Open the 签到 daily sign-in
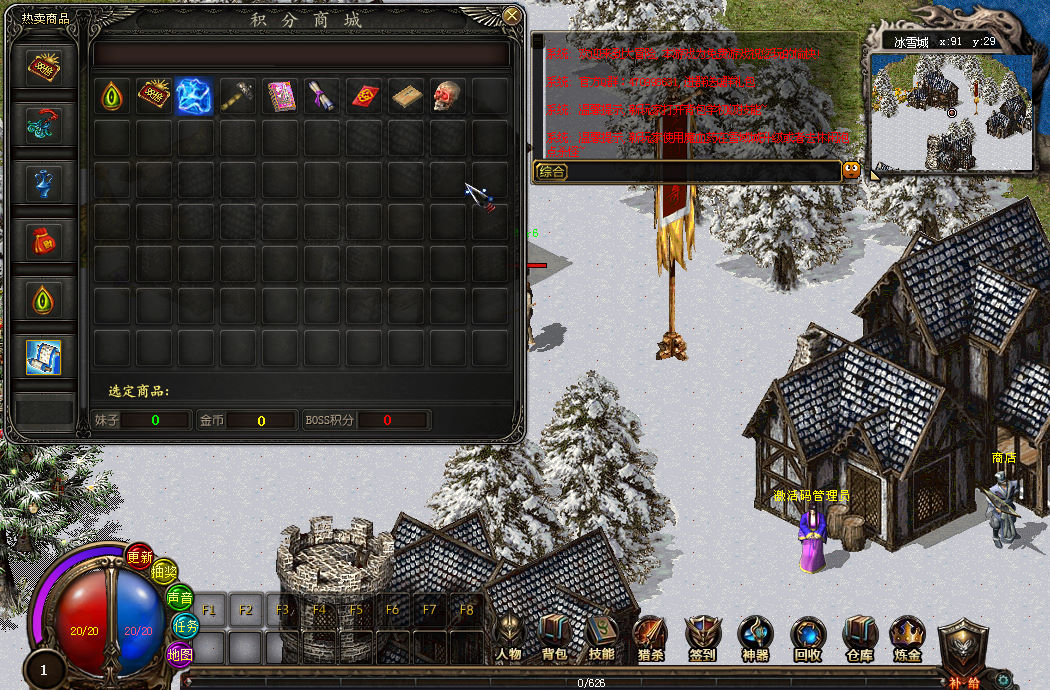Screen dimensions: 1050x690 [x=702, y=637]
